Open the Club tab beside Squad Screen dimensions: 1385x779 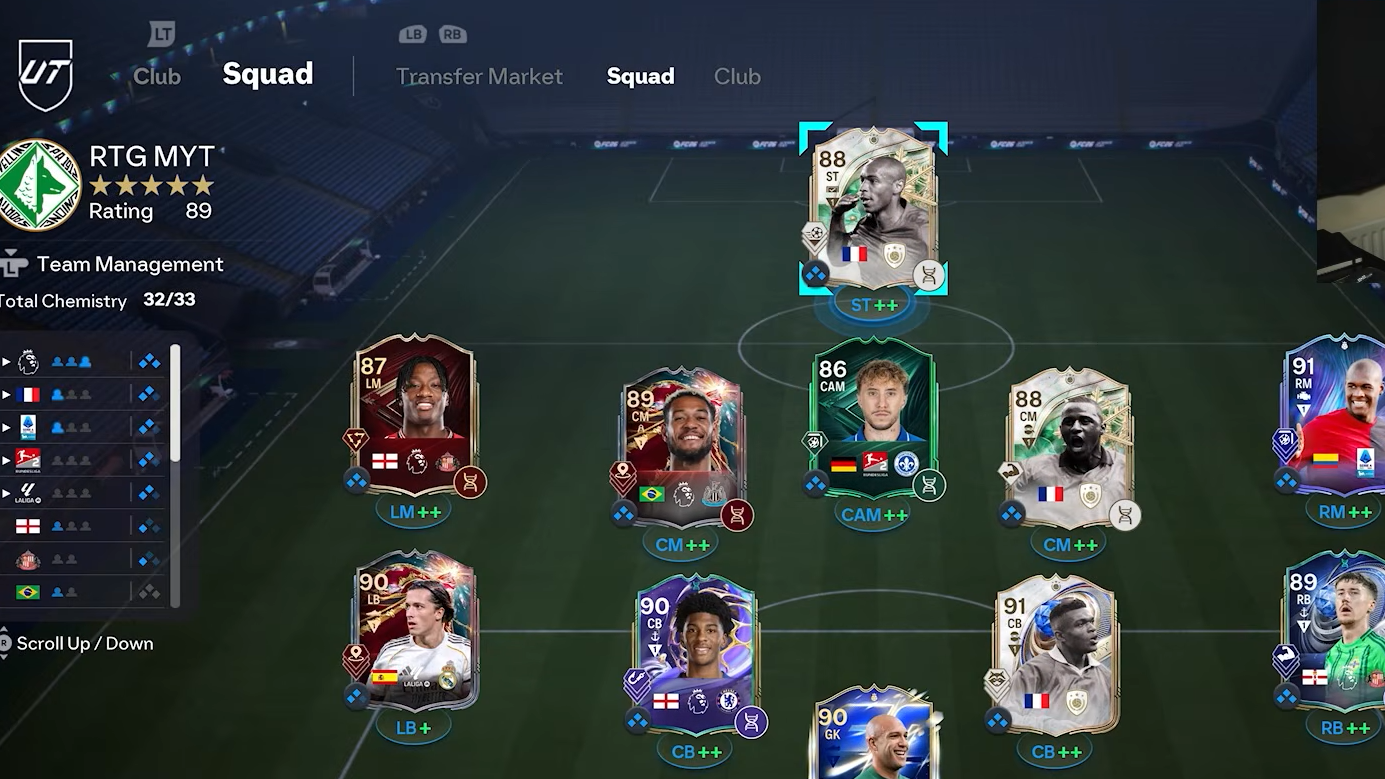pos(737,77)
